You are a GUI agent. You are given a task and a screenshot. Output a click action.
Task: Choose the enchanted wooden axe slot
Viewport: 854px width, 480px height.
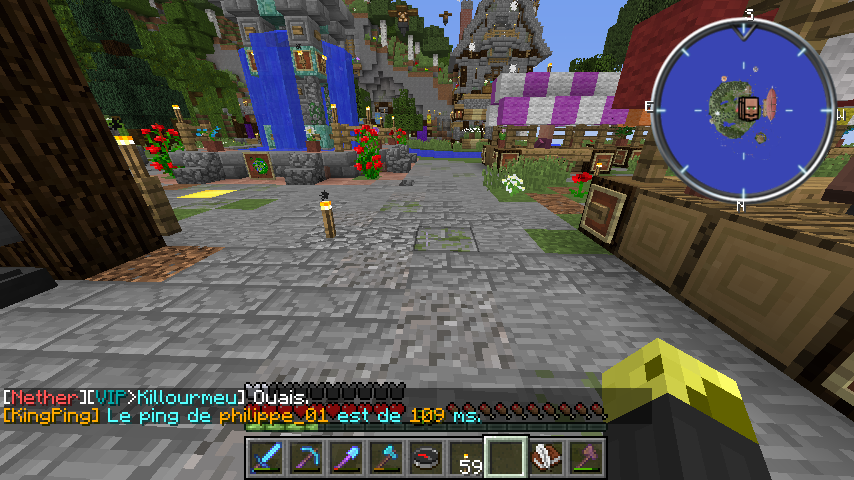(x=584, y=458)
